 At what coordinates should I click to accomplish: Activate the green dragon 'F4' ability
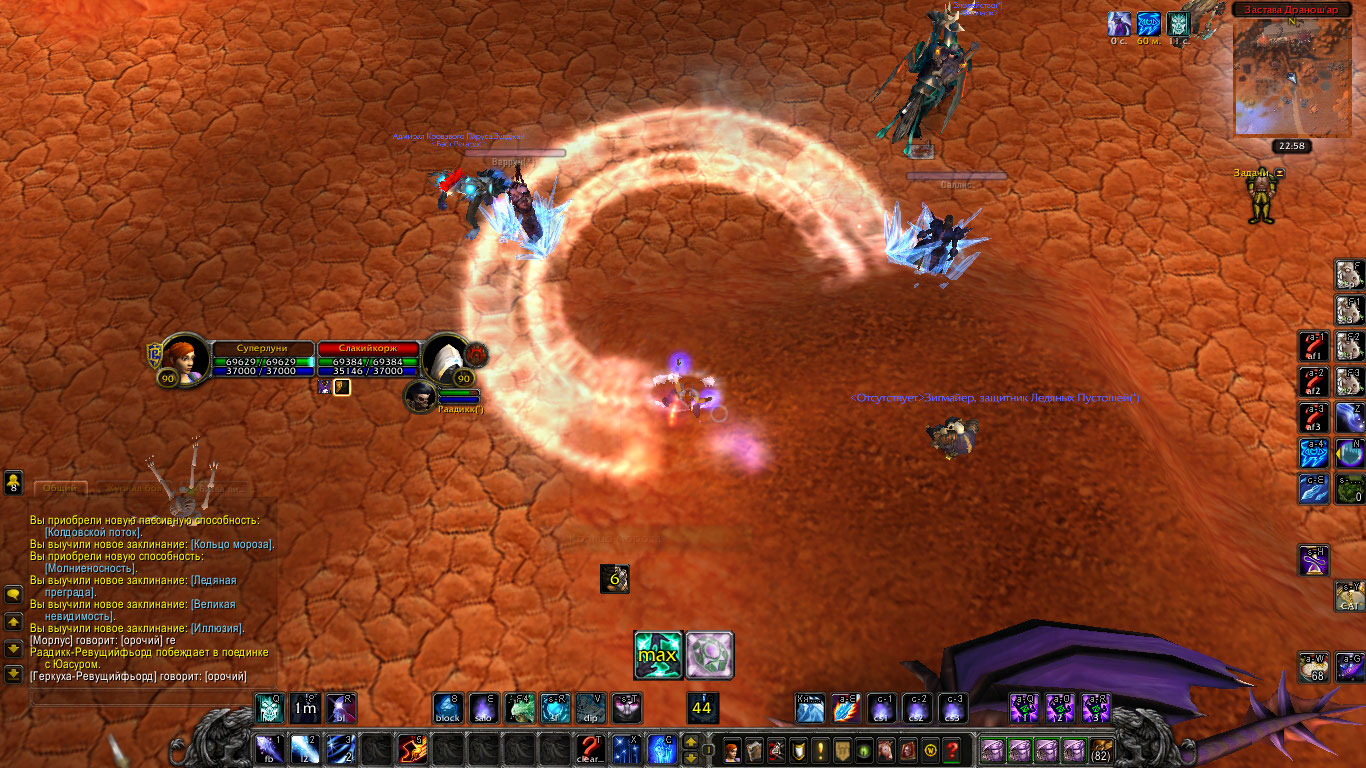pos(520,708)
